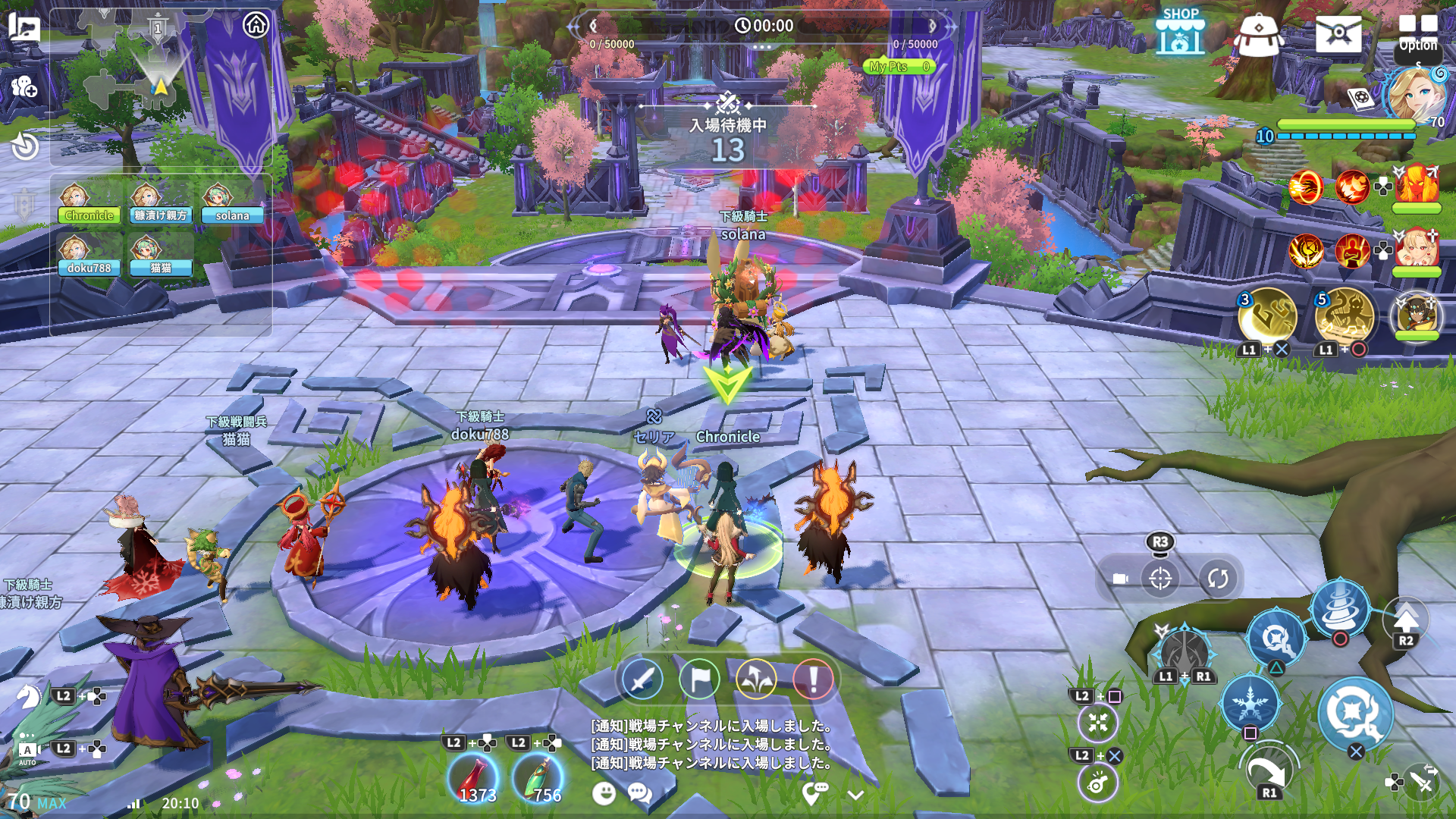Click the target lock crosshair button
The width and height of the screenshot is (1456, 819).
[x=1160, y=579]
